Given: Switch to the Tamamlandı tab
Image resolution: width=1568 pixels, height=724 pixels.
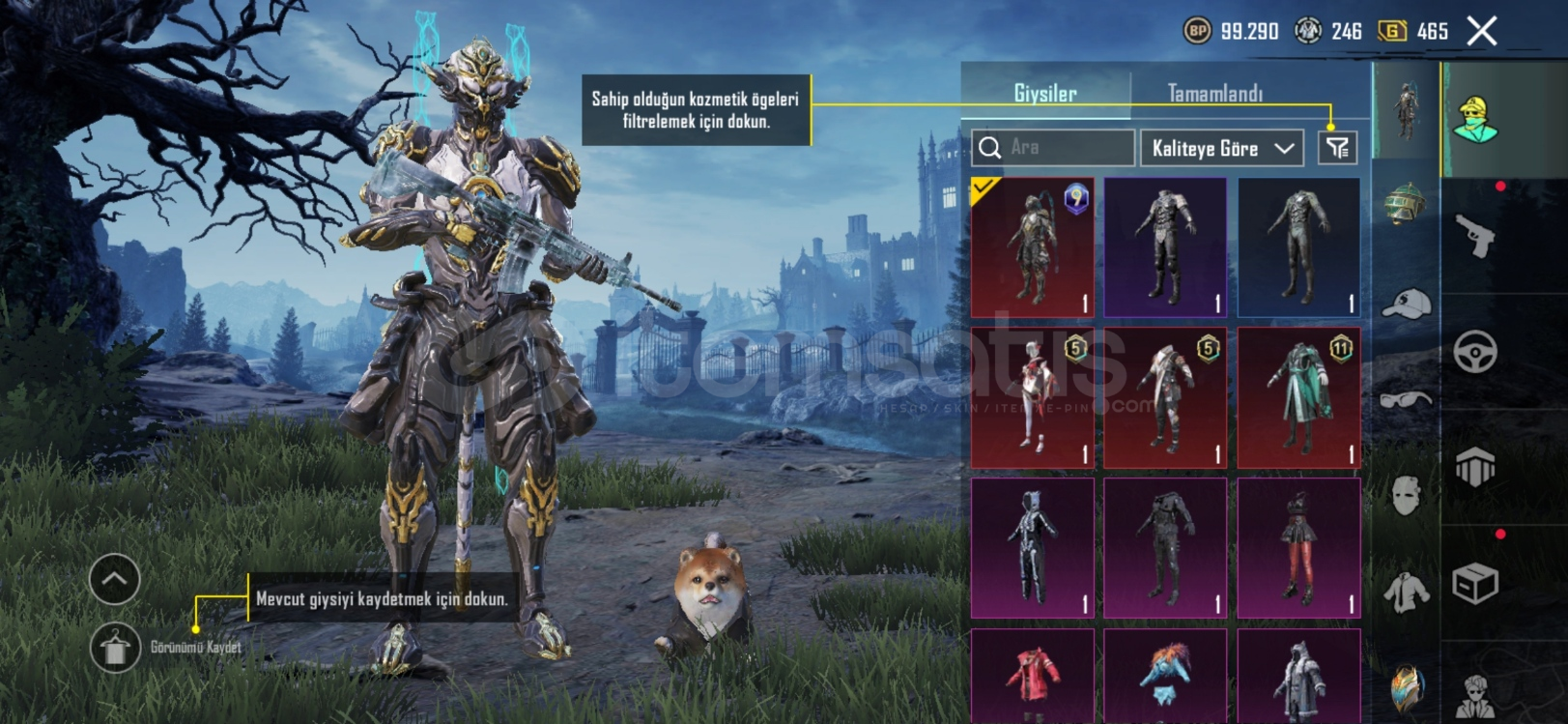Looking at the screenshot, I should point(1214,94).
